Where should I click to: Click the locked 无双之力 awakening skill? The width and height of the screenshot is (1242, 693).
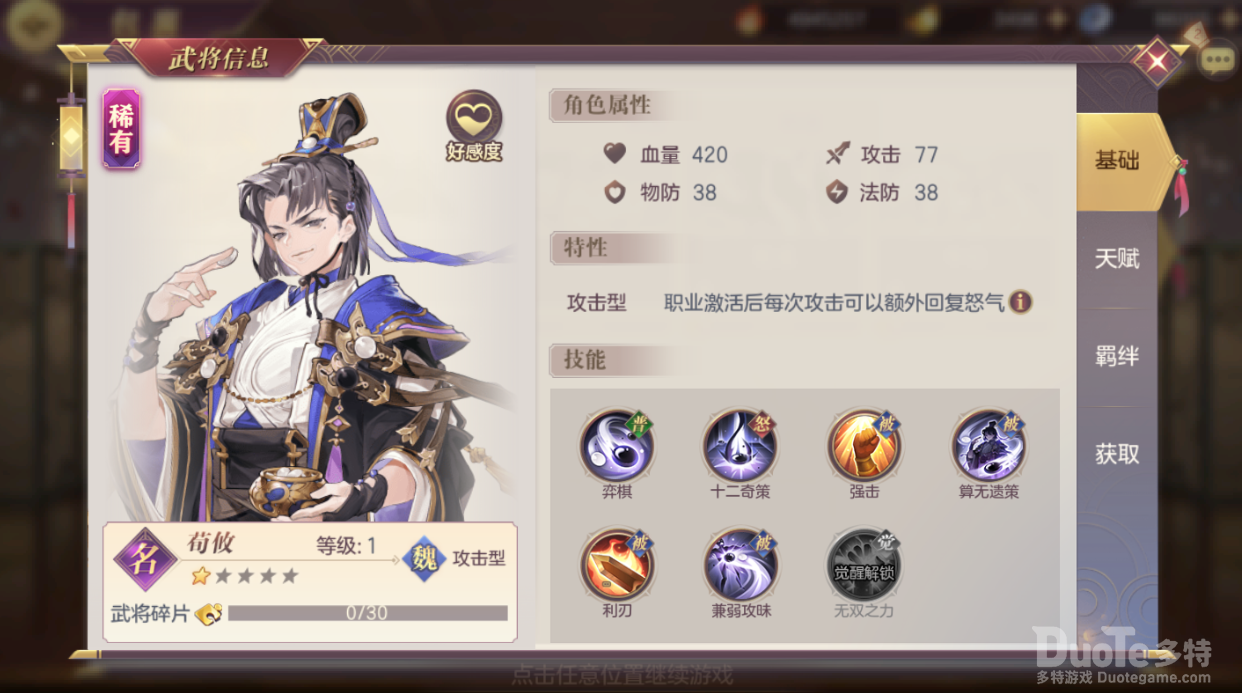[863, 565]
